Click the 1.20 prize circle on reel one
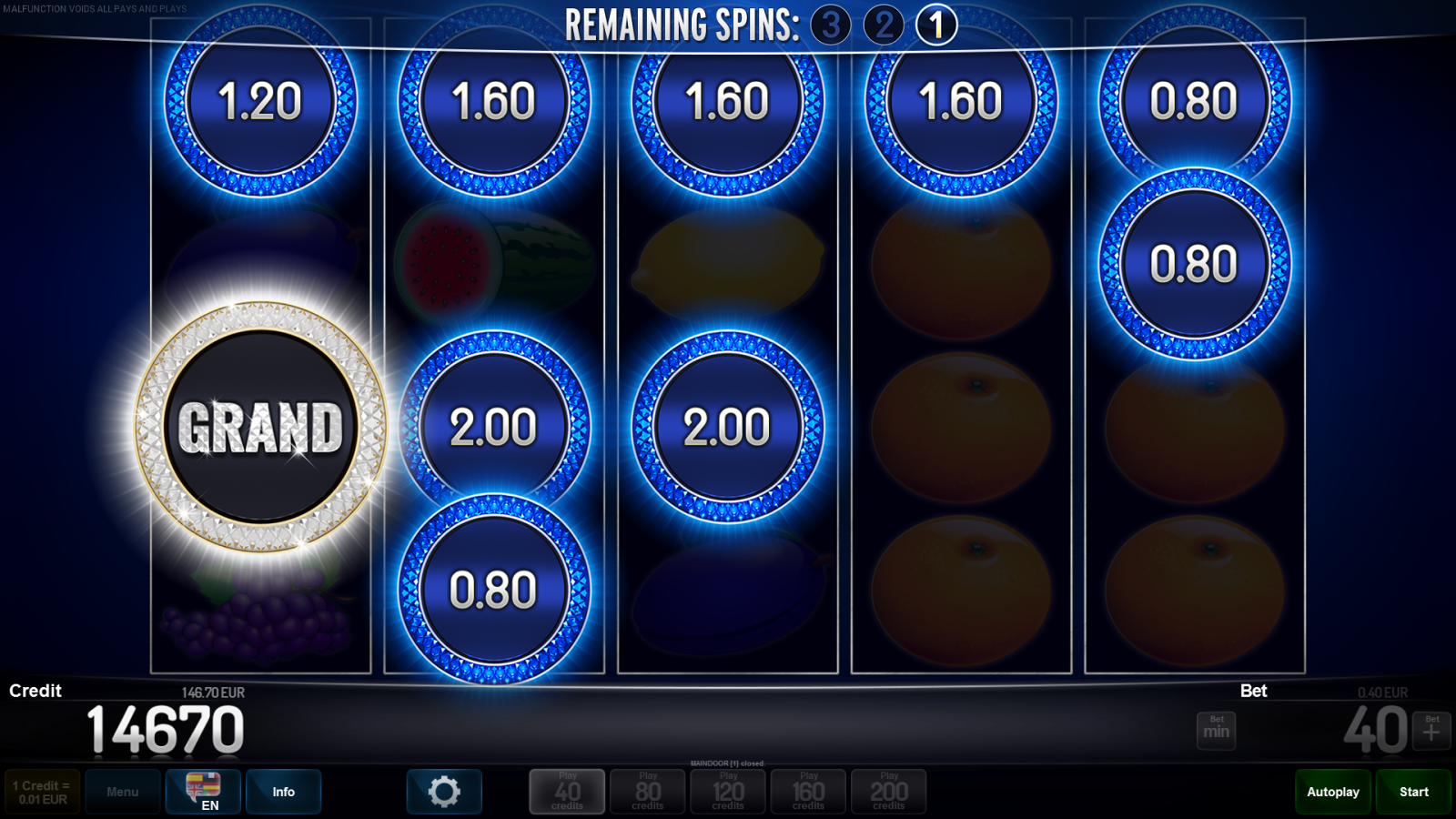This screenshot has width=1456, height=819. coord(261,103)
